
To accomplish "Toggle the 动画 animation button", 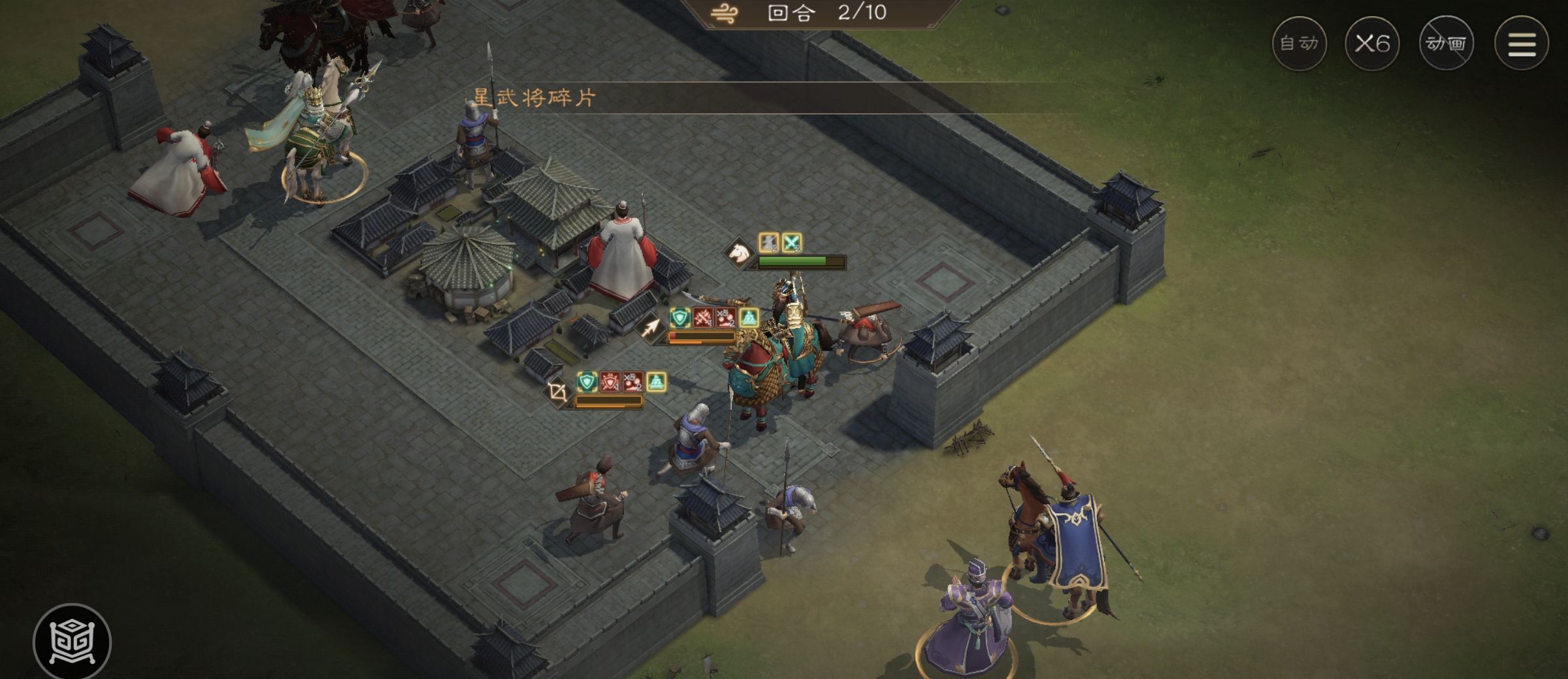I will pyautogui.click(x=1446, y=44).
